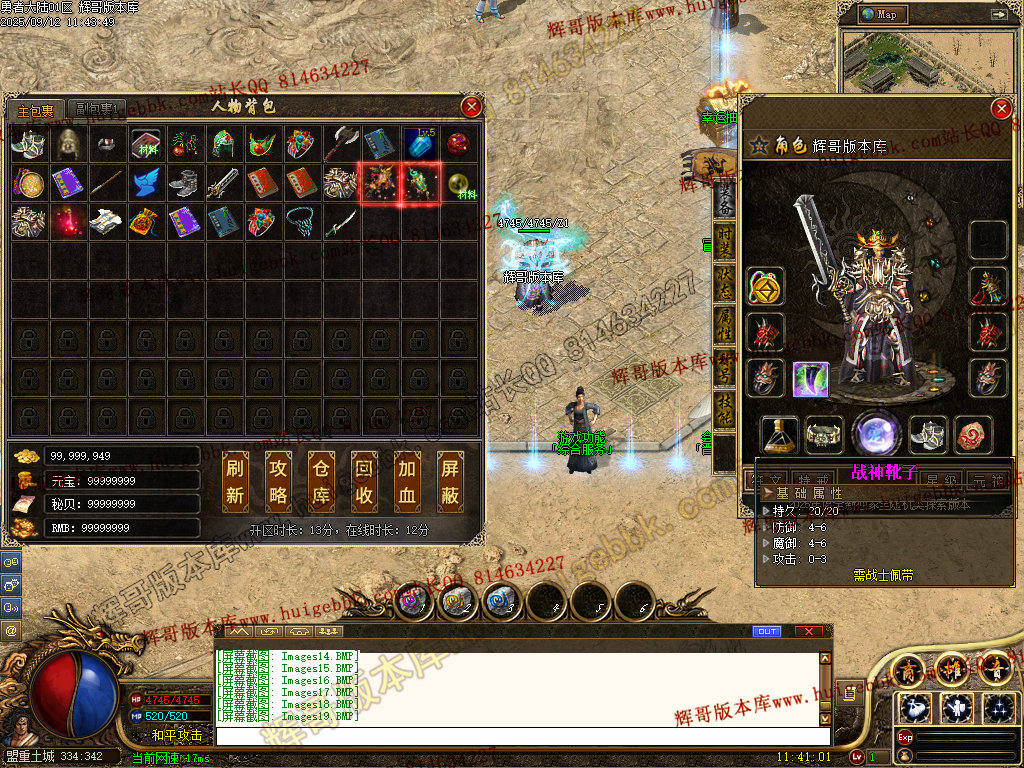
Task: Click the 刷新 refresh button
Action: tap(235, 481)
